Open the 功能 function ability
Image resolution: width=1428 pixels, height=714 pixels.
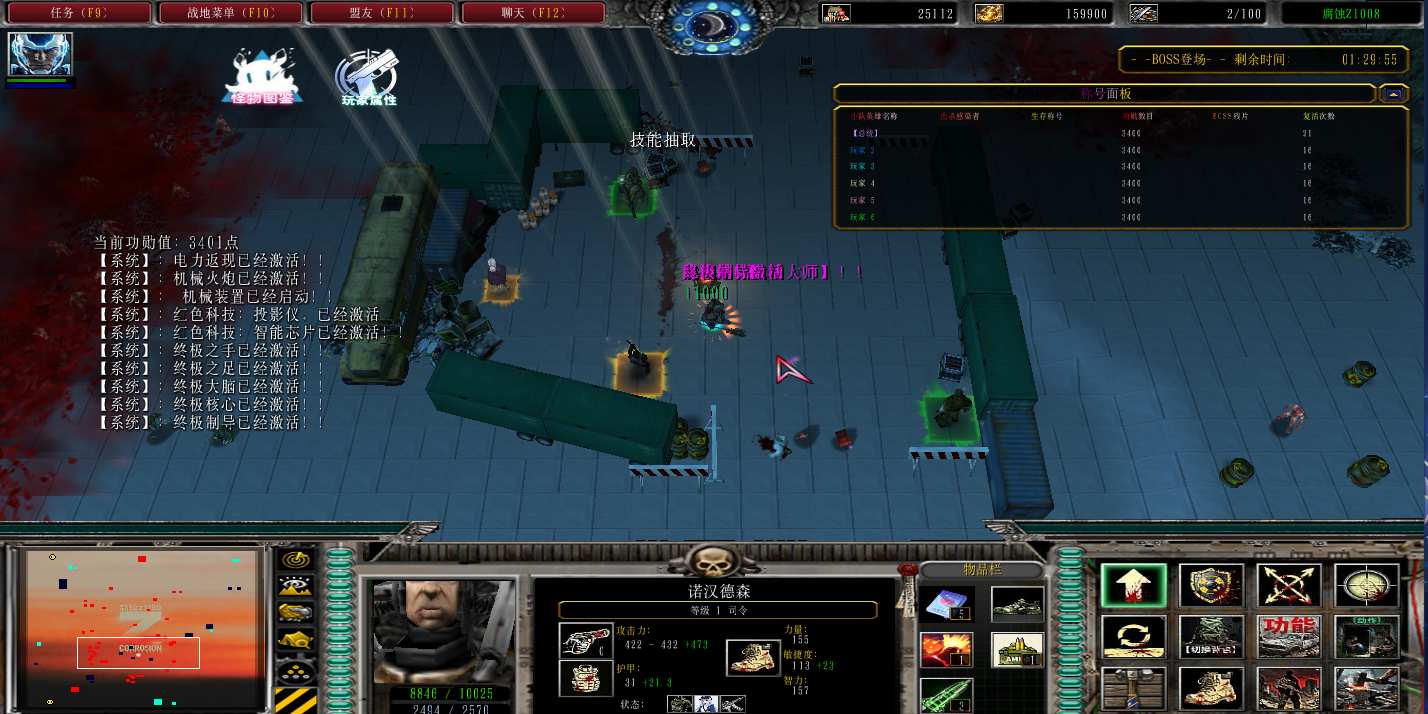[x=1289, y=637]
